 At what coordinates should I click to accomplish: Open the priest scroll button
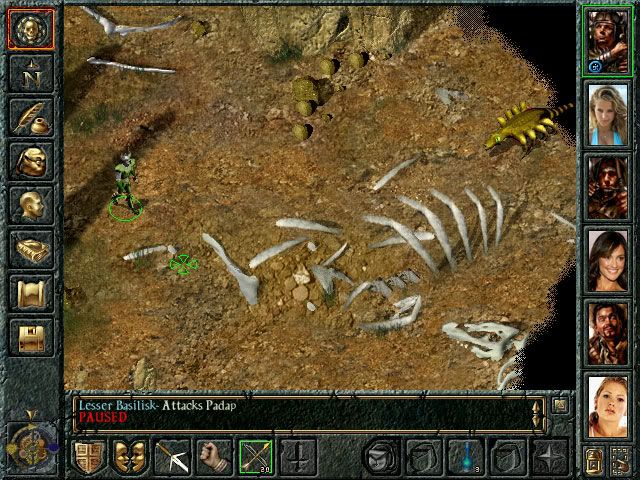30,292
